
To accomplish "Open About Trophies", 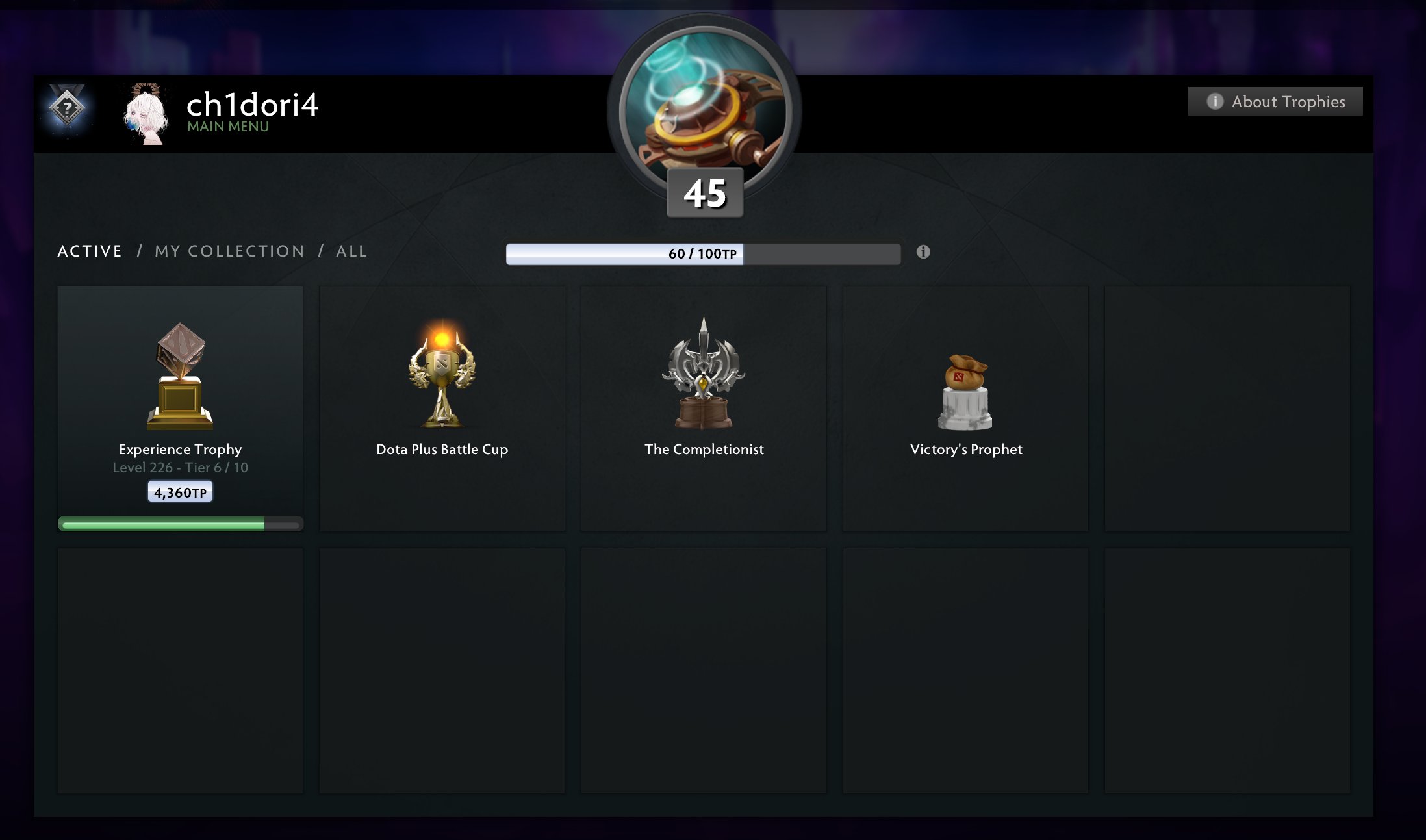I will (x=1273, y=101).
